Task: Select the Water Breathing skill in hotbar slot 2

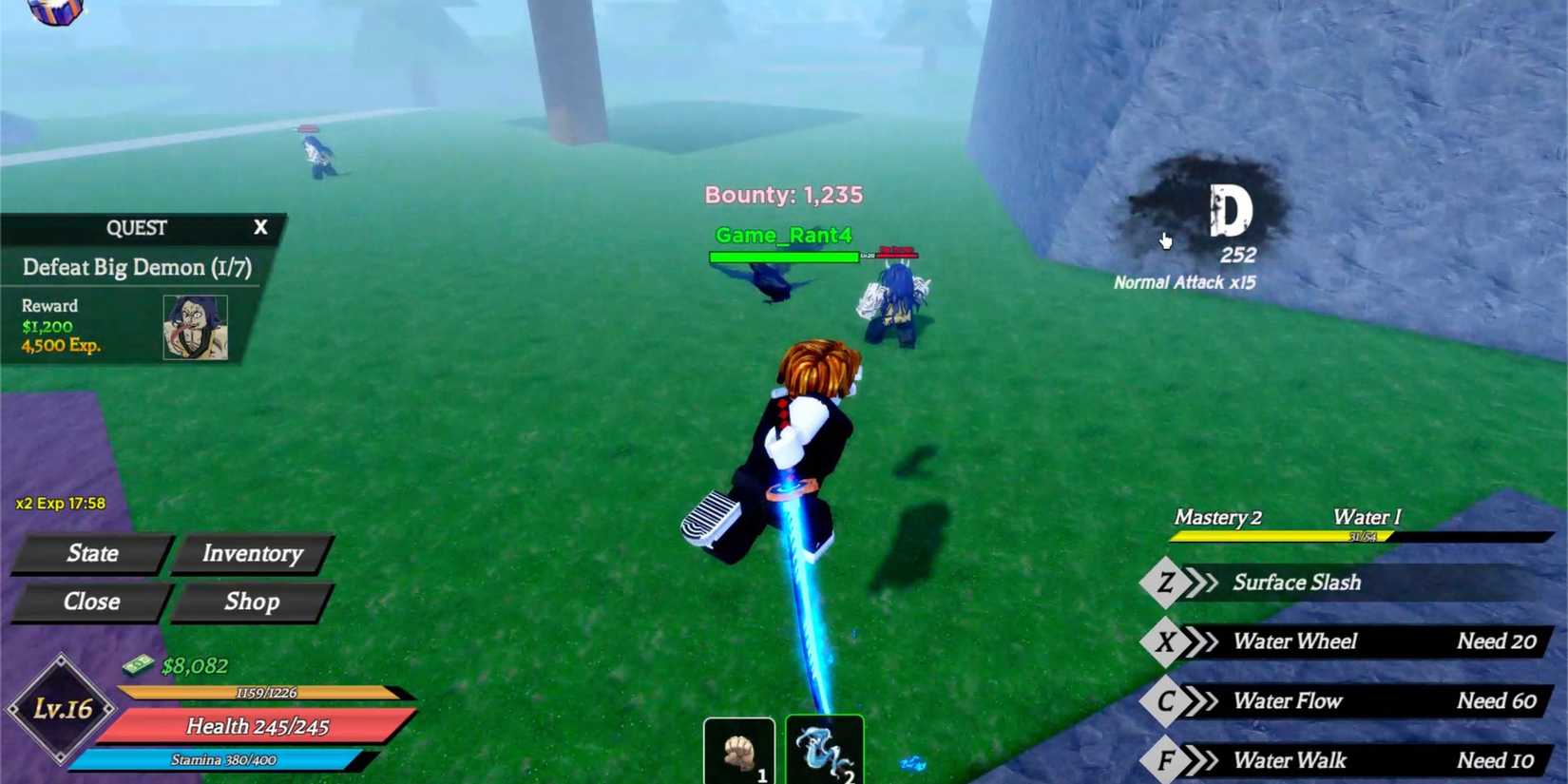Action: (x=823, y=751)
